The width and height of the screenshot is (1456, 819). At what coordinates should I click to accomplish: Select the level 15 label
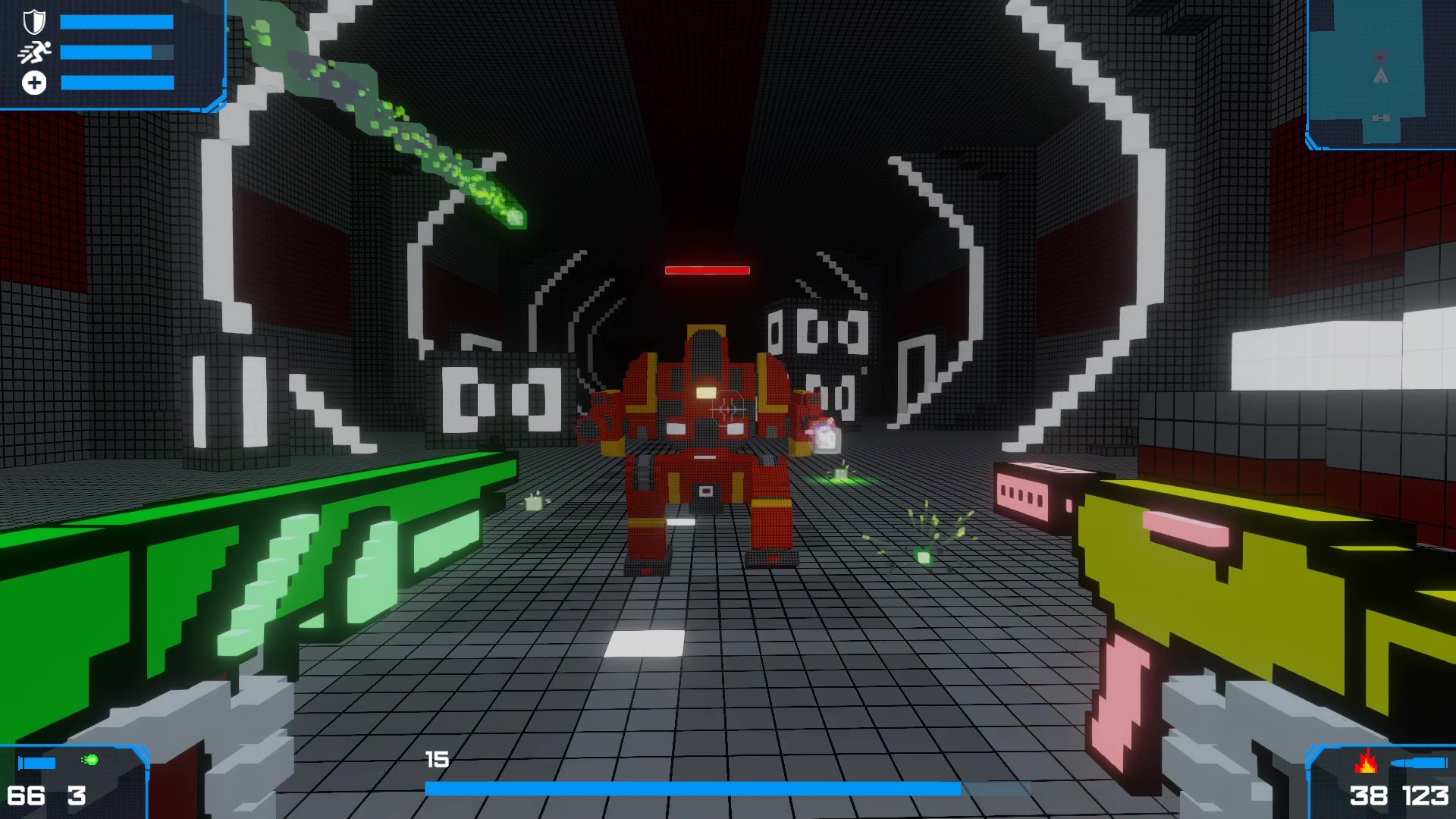pos(436,757)
